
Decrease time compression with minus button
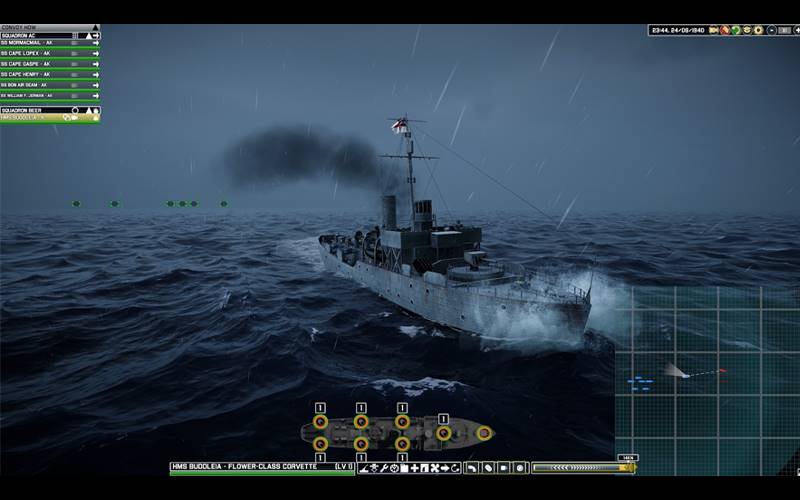tap(771, 30)
